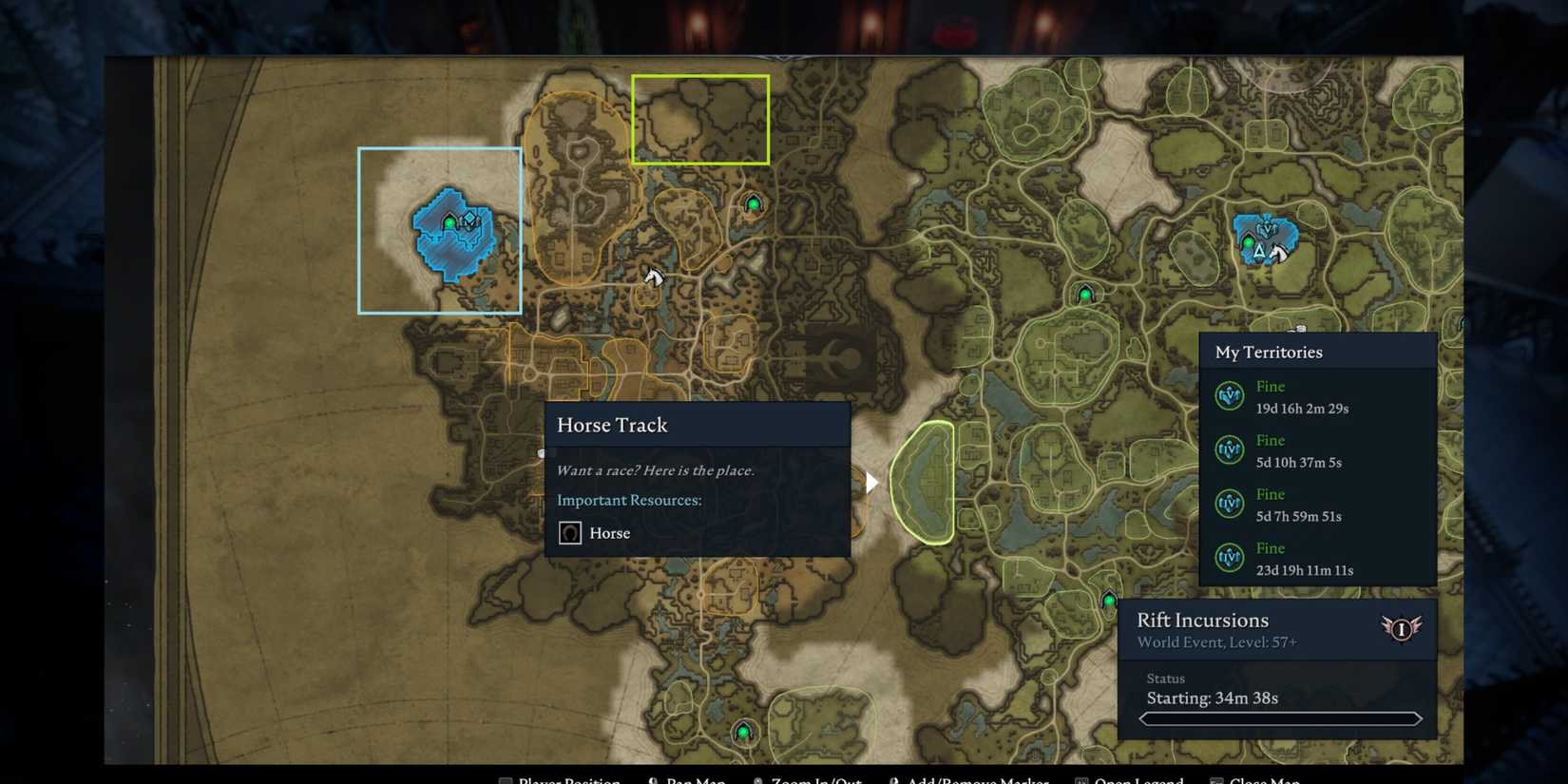Click the yellow highlighted selection box on the map
Image resolution: width=1568 pixels, height=784 pixels.
pyautogui.click(x=700, y=119)
